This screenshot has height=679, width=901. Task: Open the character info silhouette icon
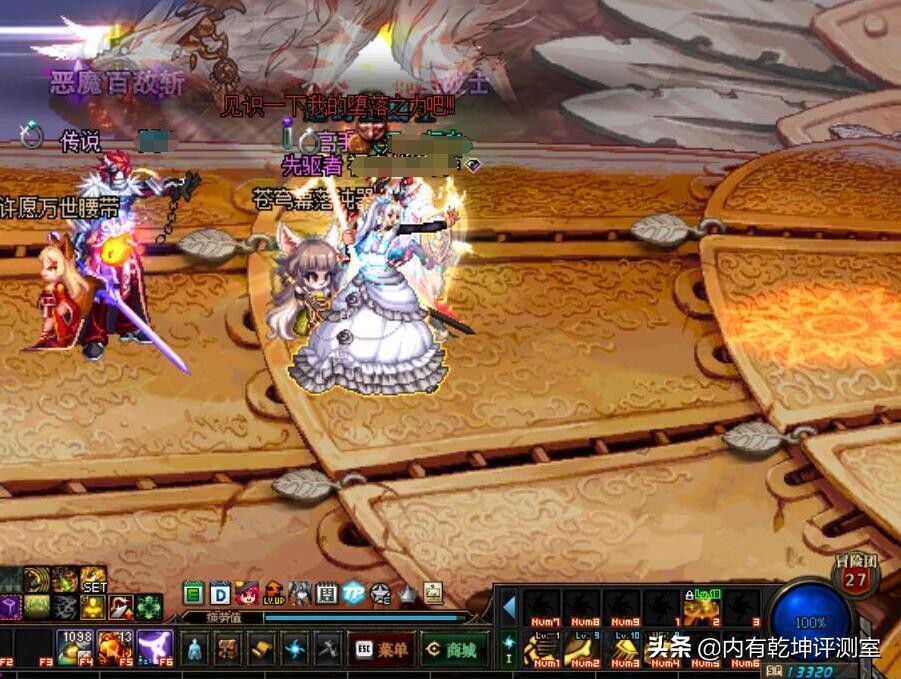tap(196, 648)
